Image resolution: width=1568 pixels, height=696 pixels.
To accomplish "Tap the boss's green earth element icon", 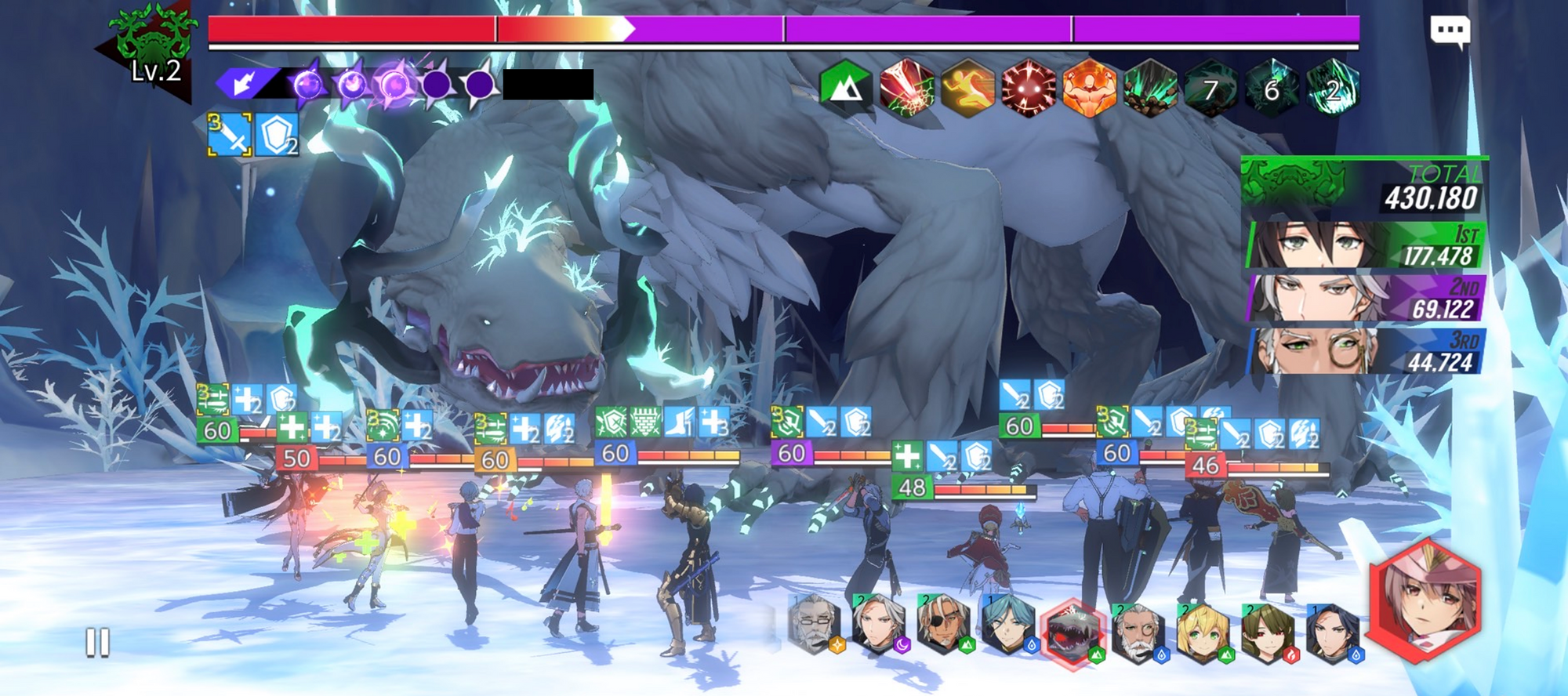I will pos(844,87).
